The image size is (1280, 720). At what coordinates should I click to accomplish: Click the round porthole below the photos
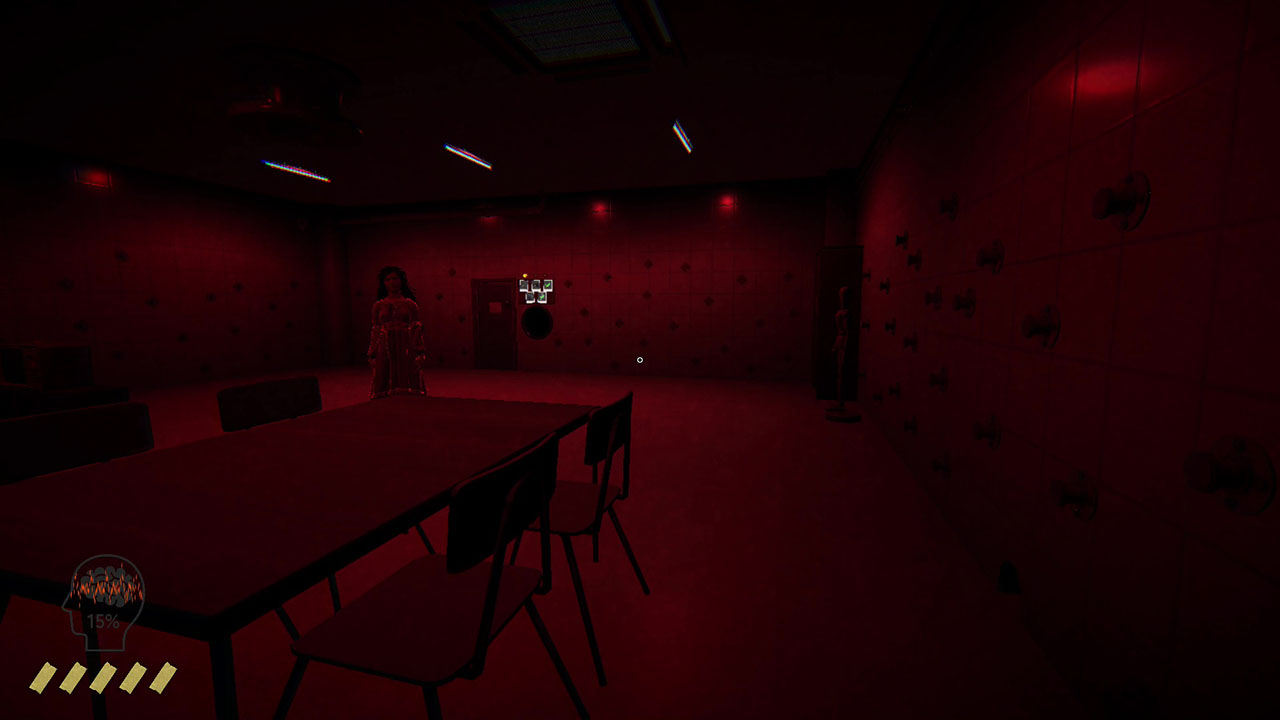[538, 323]
